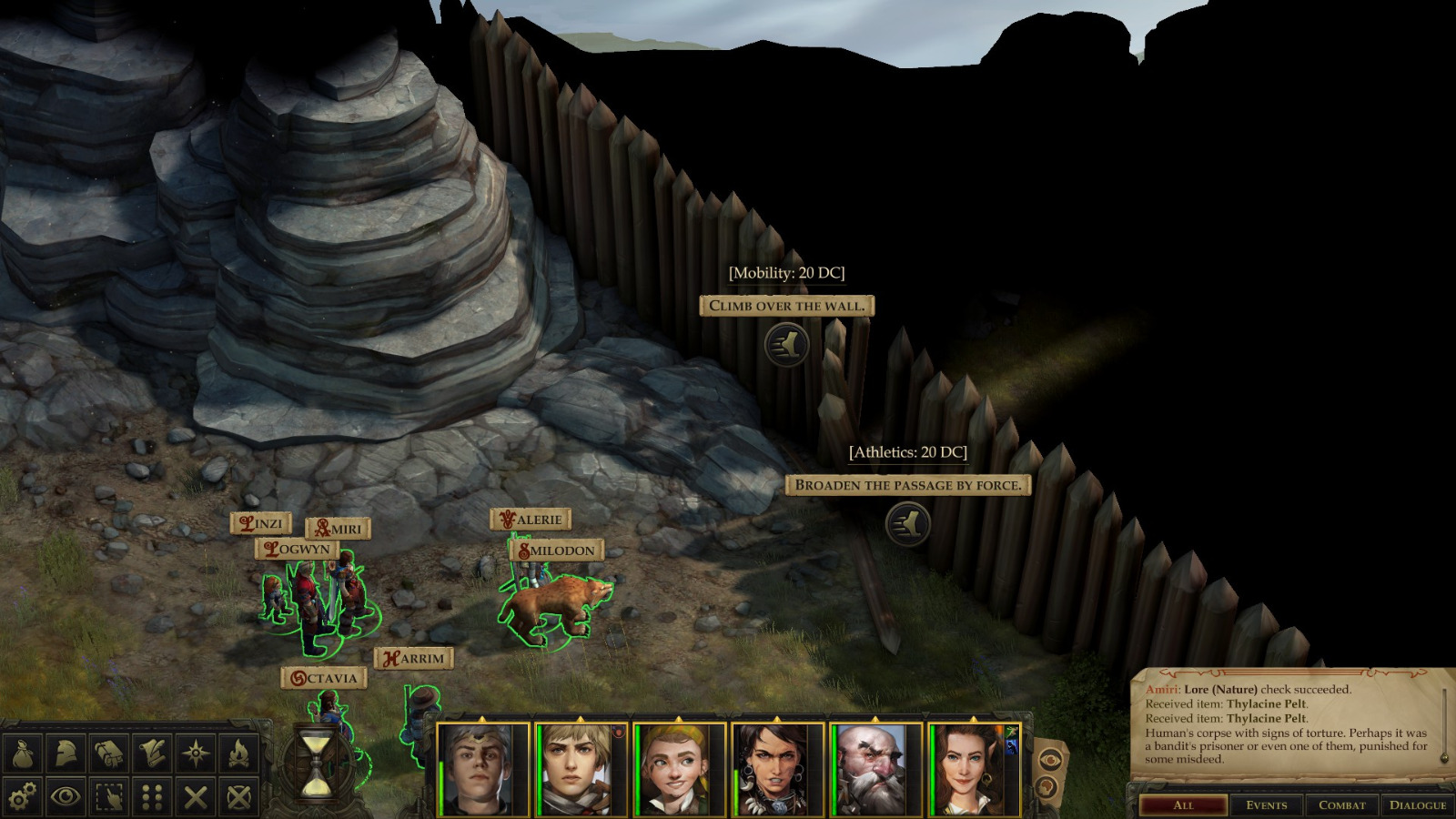Open the journal book icon
This screenshot has width=1456, height=819.
pyautogui.click(x=107, y=752)
